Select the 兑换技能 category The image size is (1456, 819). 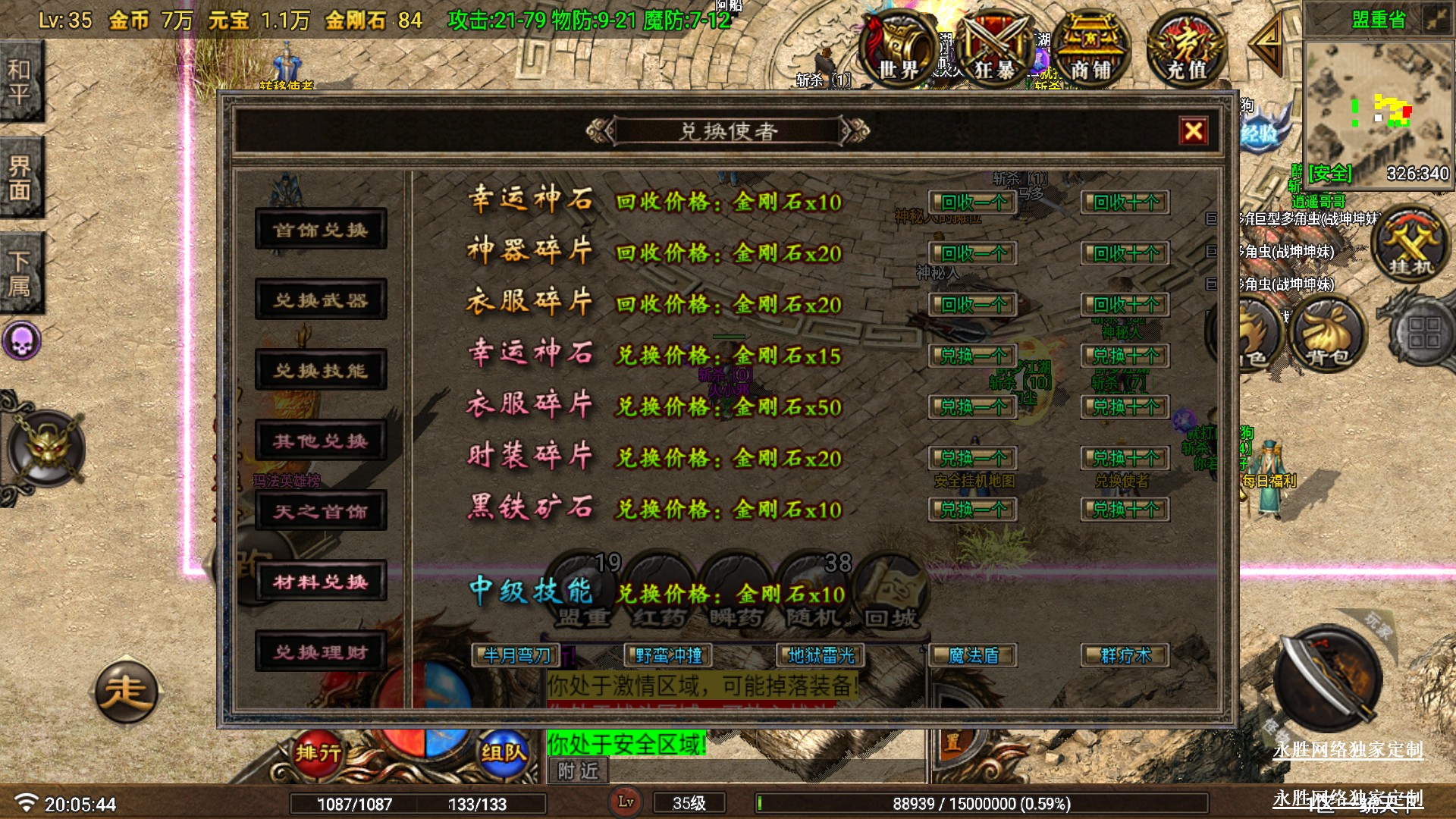point(321,370)
